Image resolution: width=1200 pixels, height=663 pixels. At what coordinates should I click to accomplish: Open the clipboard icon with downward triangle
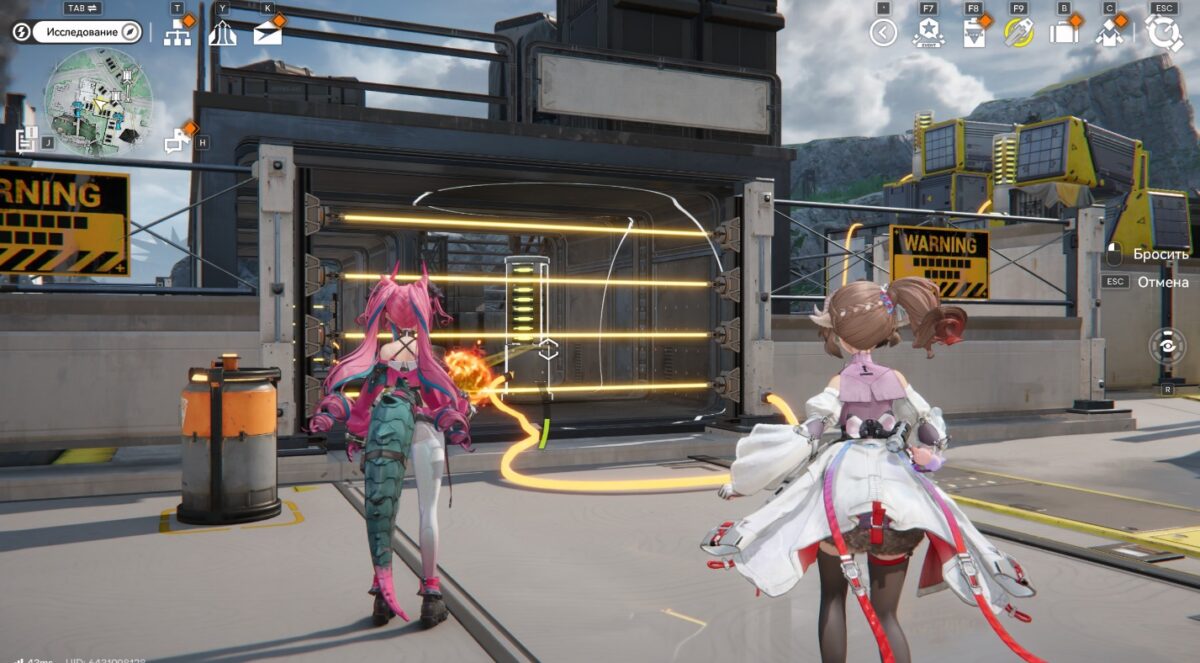pyautogui.click(x=973, y=33)
